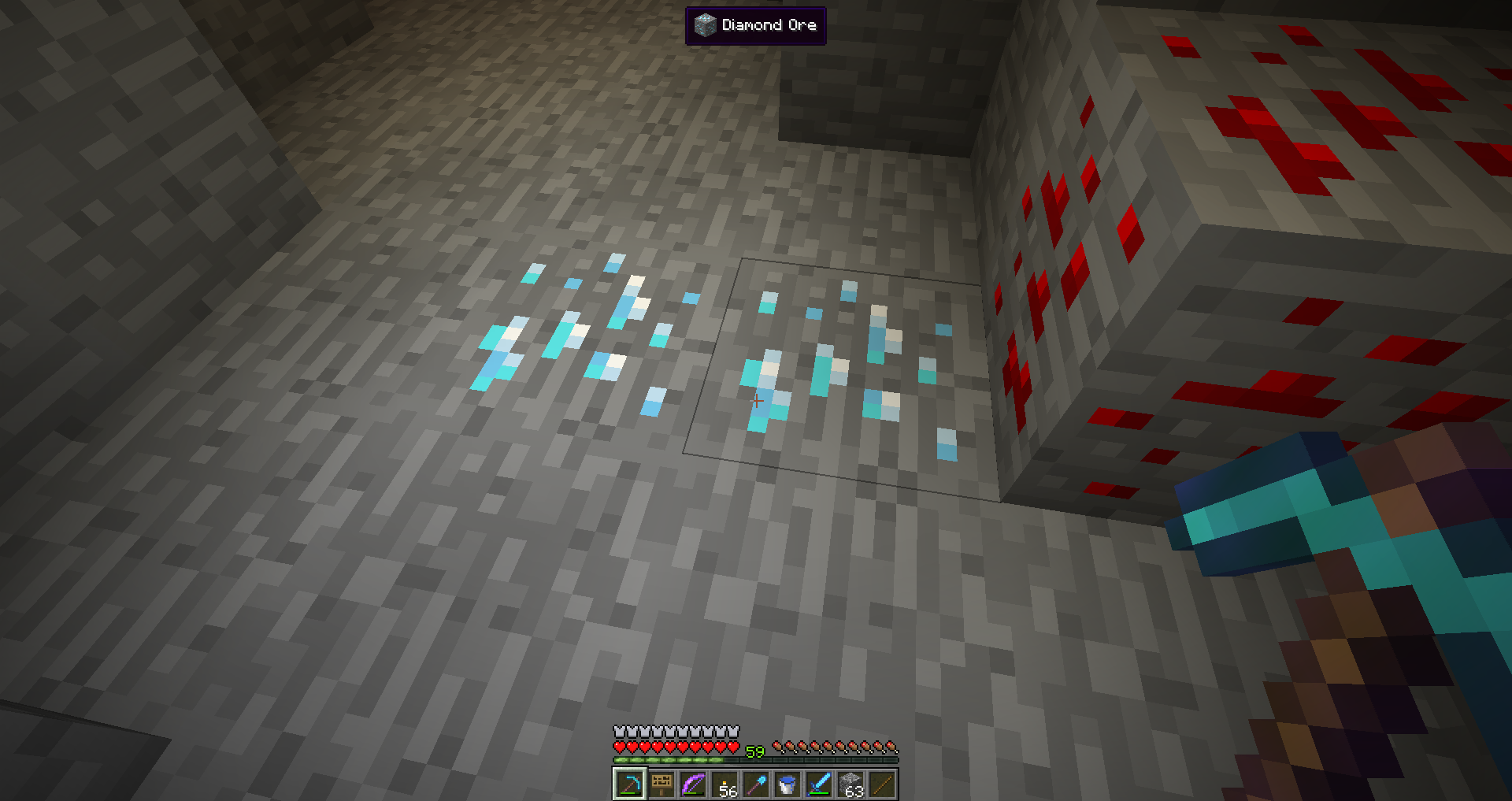Select the diamond pickaxe hotbar slot
The image size is (1512, 801).
[x=630, y=784]
